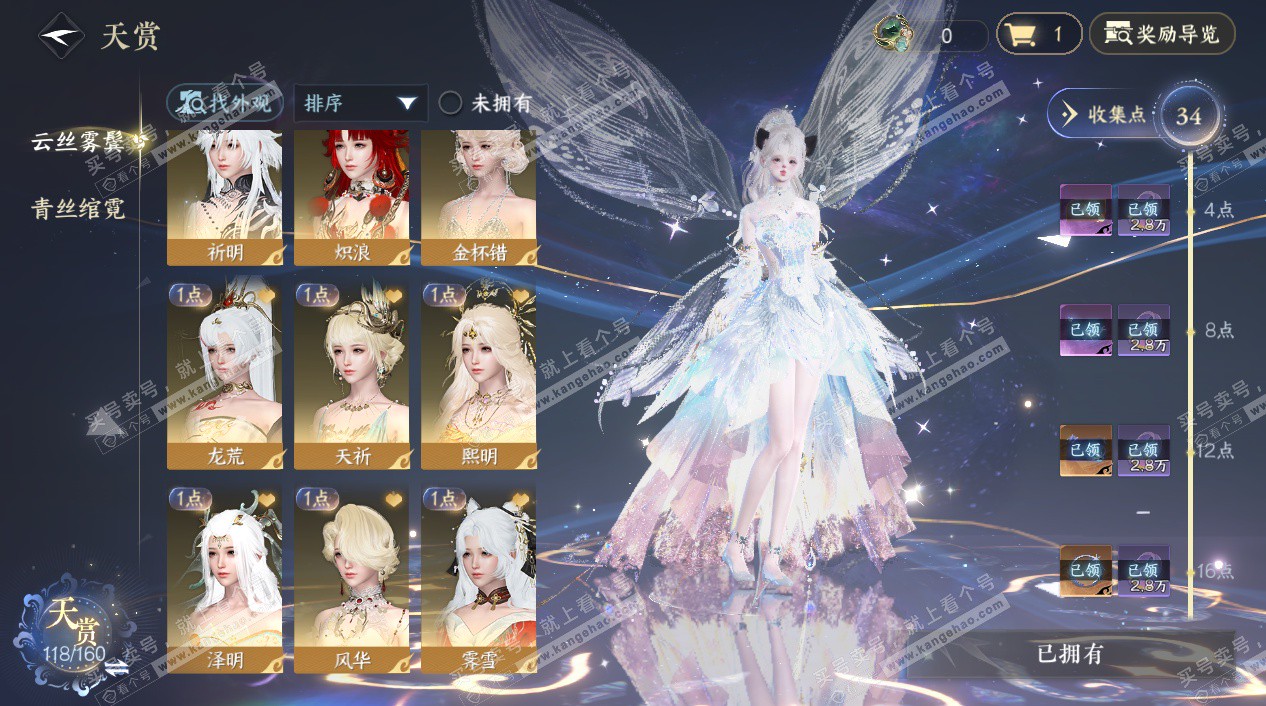This screenshot has height=706, width=1266.
Task: Pick the 风华 hairstyle thumbnail
Action: click(351, 578)
